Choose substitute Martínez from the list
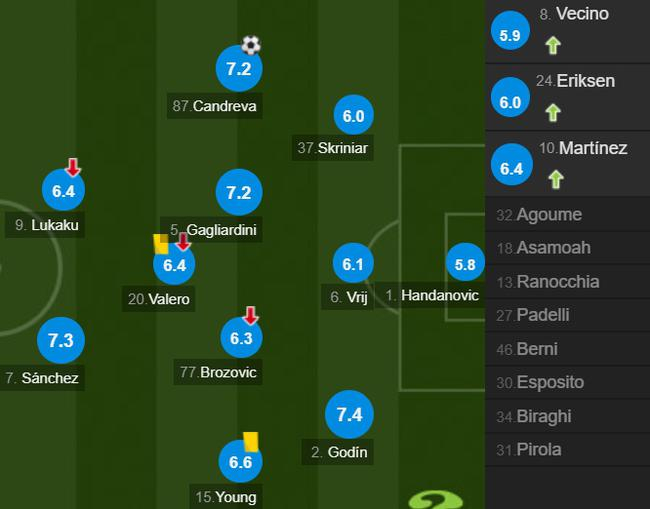This screenshot has width=650, height=509. point(567,162)
